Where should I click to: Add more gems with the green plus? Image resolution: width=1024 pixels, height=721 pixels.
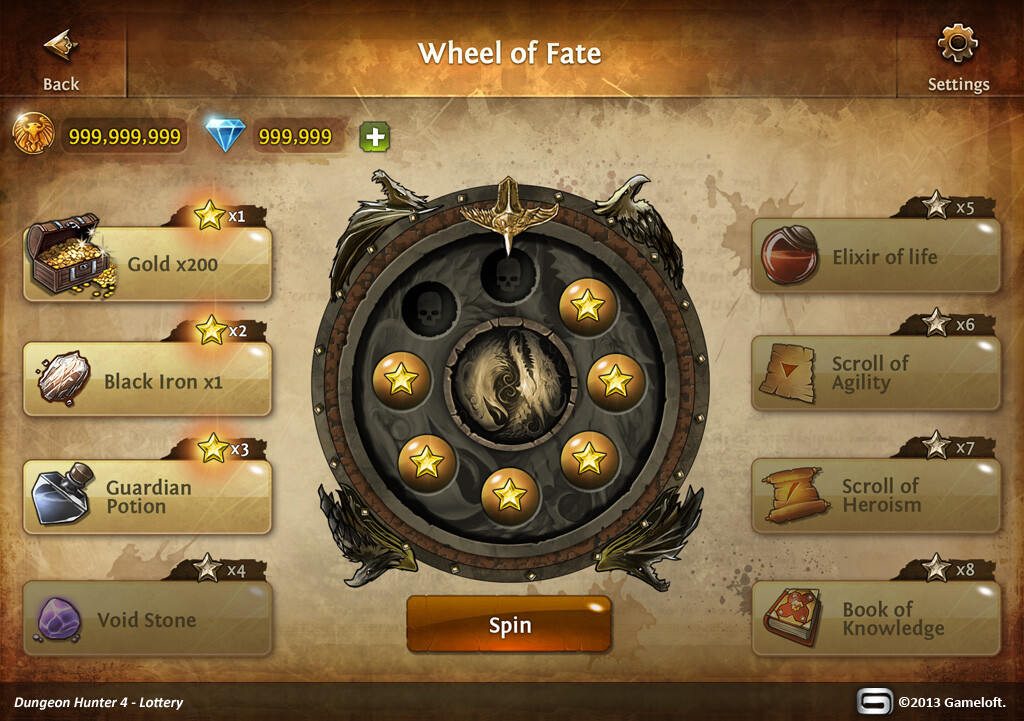tap(375, 137)
